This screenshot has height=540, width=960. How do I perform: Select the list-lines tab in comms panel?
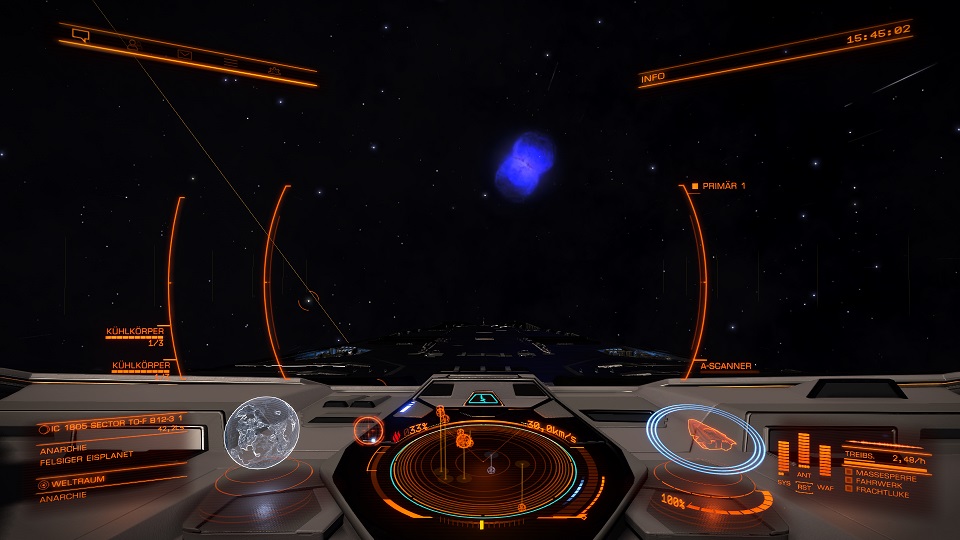tap(230, 63)
